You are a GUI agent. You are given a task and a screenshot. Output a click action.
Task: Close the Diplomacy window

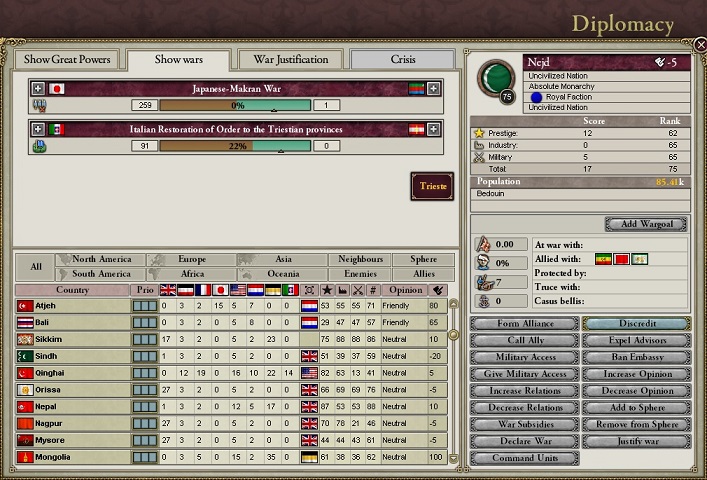click(x=700, y=45)
